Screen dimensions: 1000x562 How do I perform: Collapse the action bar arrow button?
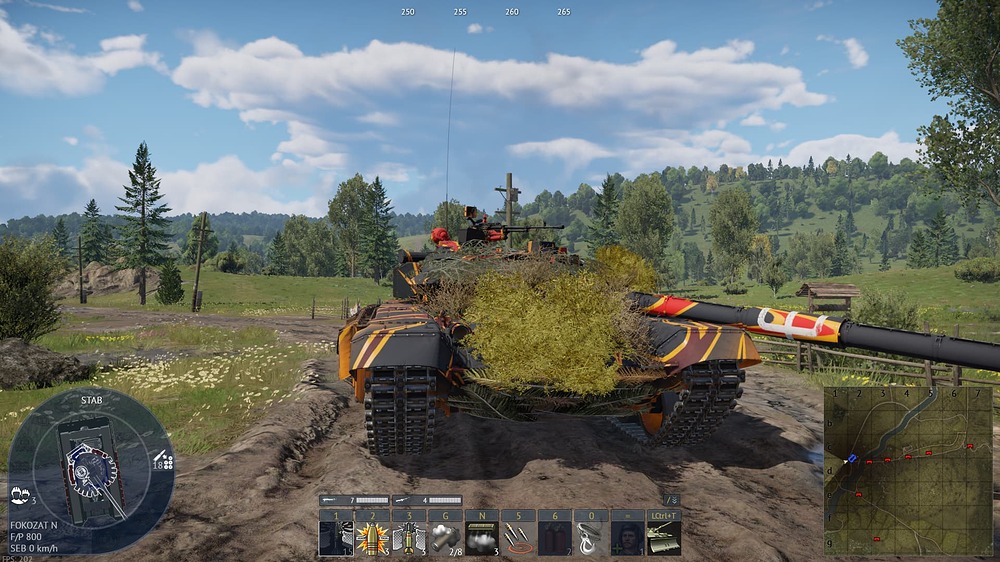tap(672, 500)
